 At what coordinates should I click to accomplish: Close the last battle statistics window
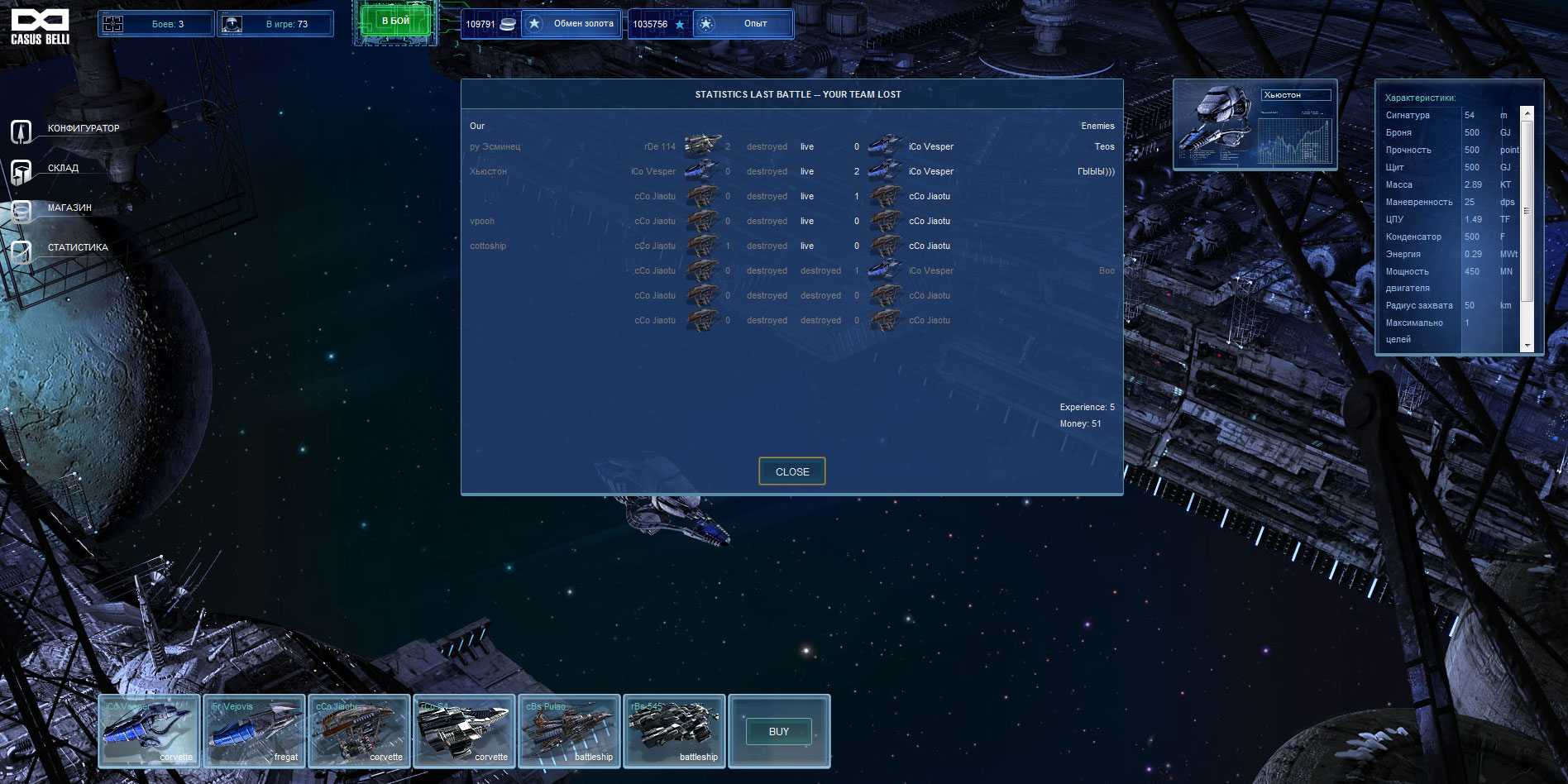pos(791,471)
